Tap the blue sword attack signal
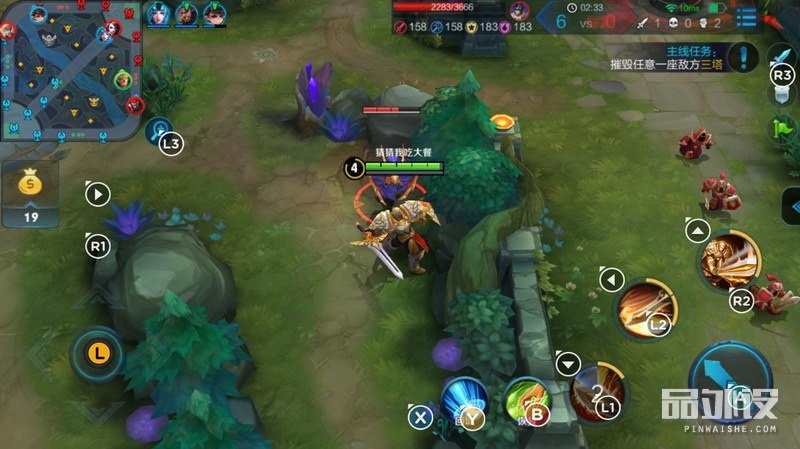Image resolution: width=800 pixels, height=449 pixels. point(781,55)
